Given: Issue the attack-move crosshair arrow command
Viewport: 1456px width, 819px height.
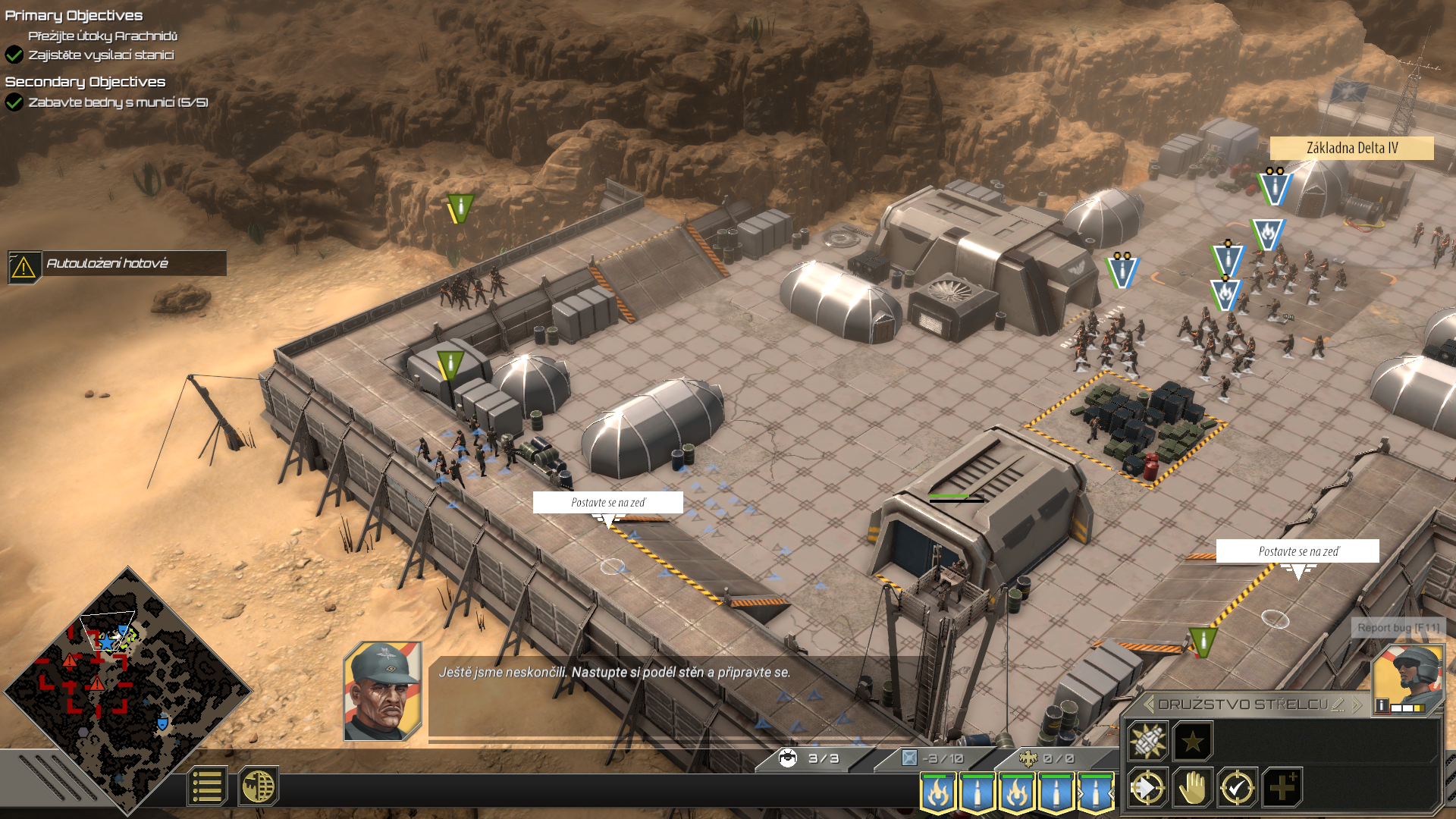Looking at the screenshot, I should click(1147, 789).
